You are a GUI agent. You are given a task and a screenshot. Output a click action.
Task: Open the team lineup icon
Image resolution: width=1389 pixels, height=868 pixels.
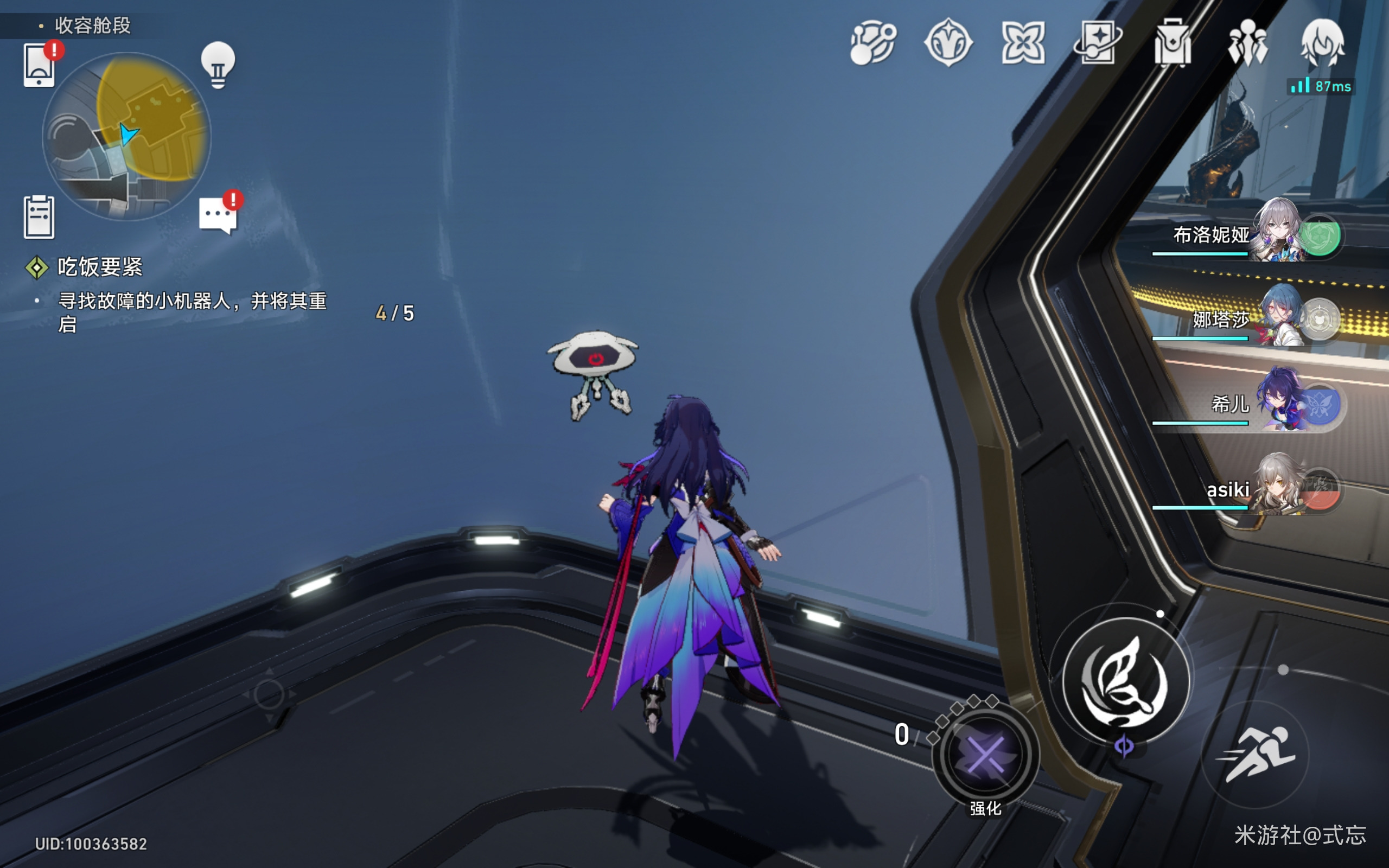click(x=1247, y=42)
